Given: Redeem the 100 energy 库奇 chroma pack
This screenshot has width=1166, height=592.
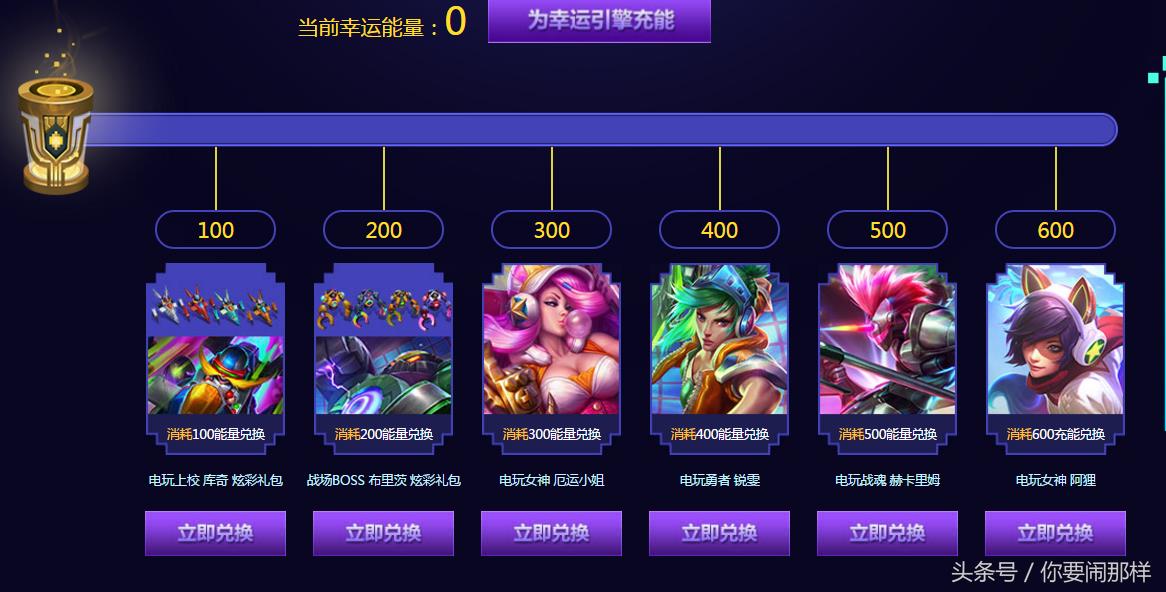Looking at the screenshot, I should [x=215, y=533].
